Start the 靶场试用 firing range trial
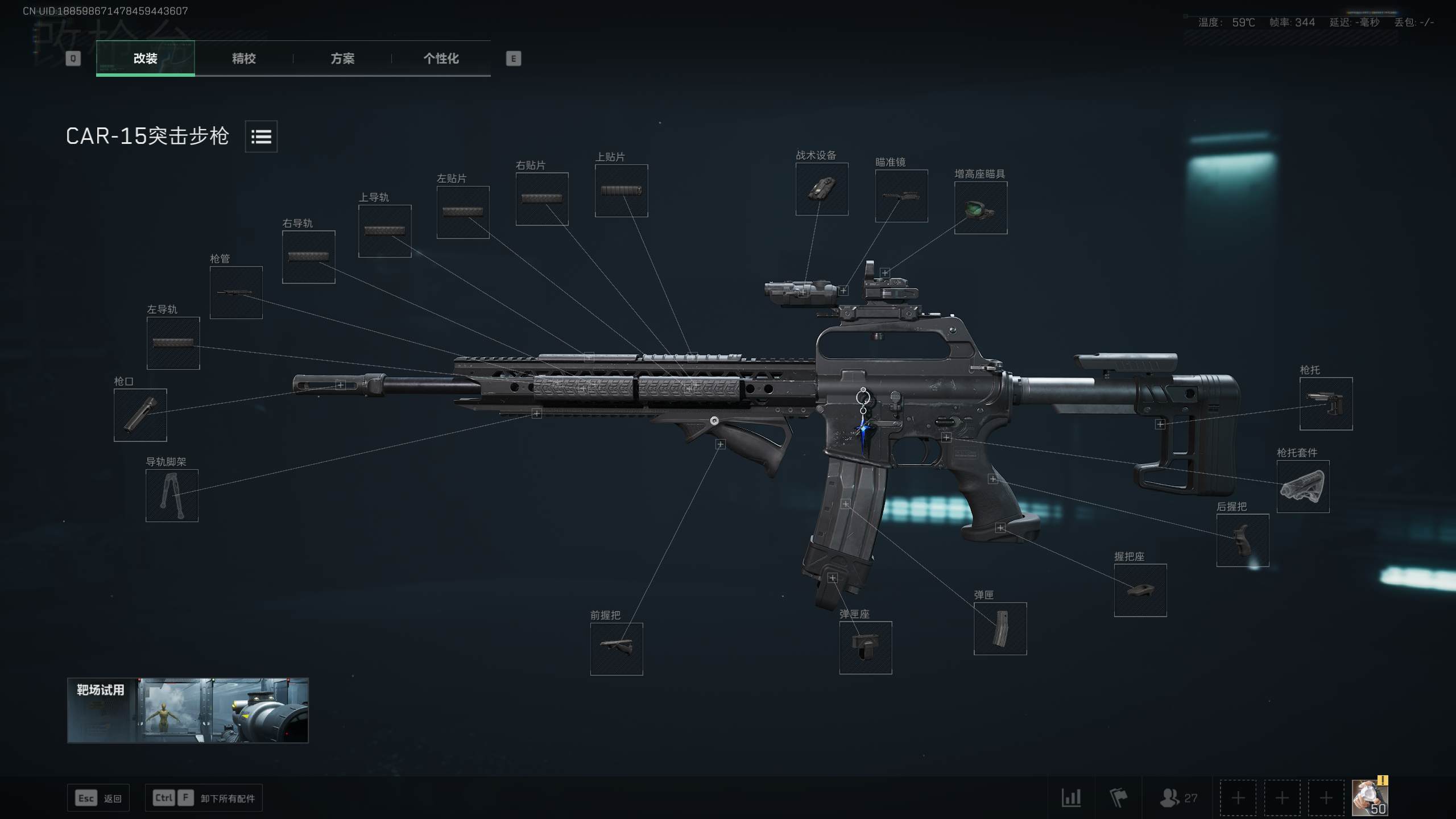Viewport: 1456px width, 819px height. pyautogui.click(x=188, y=710)
